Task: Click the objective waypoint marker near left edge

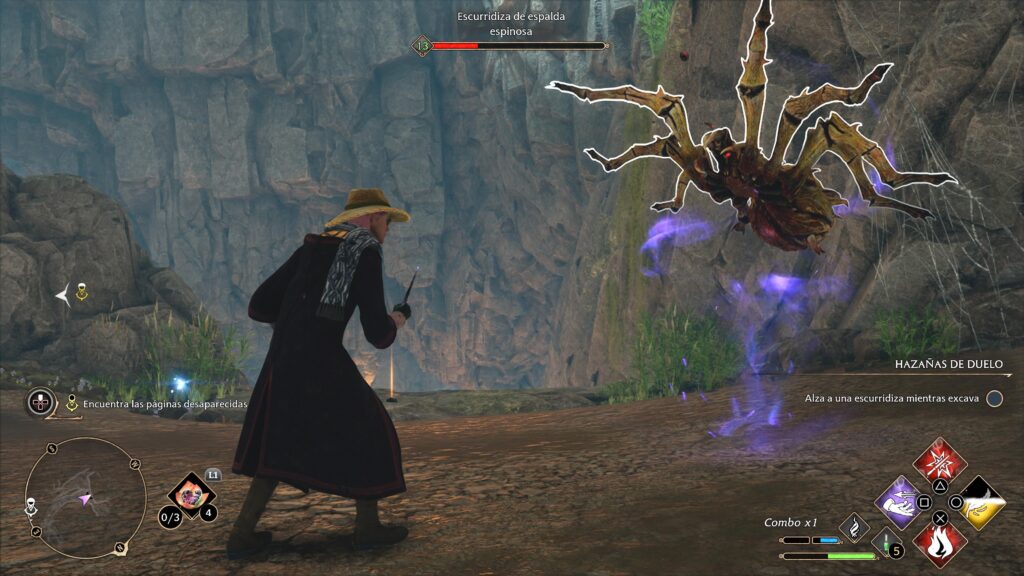Action: click(x=82, y=292)
